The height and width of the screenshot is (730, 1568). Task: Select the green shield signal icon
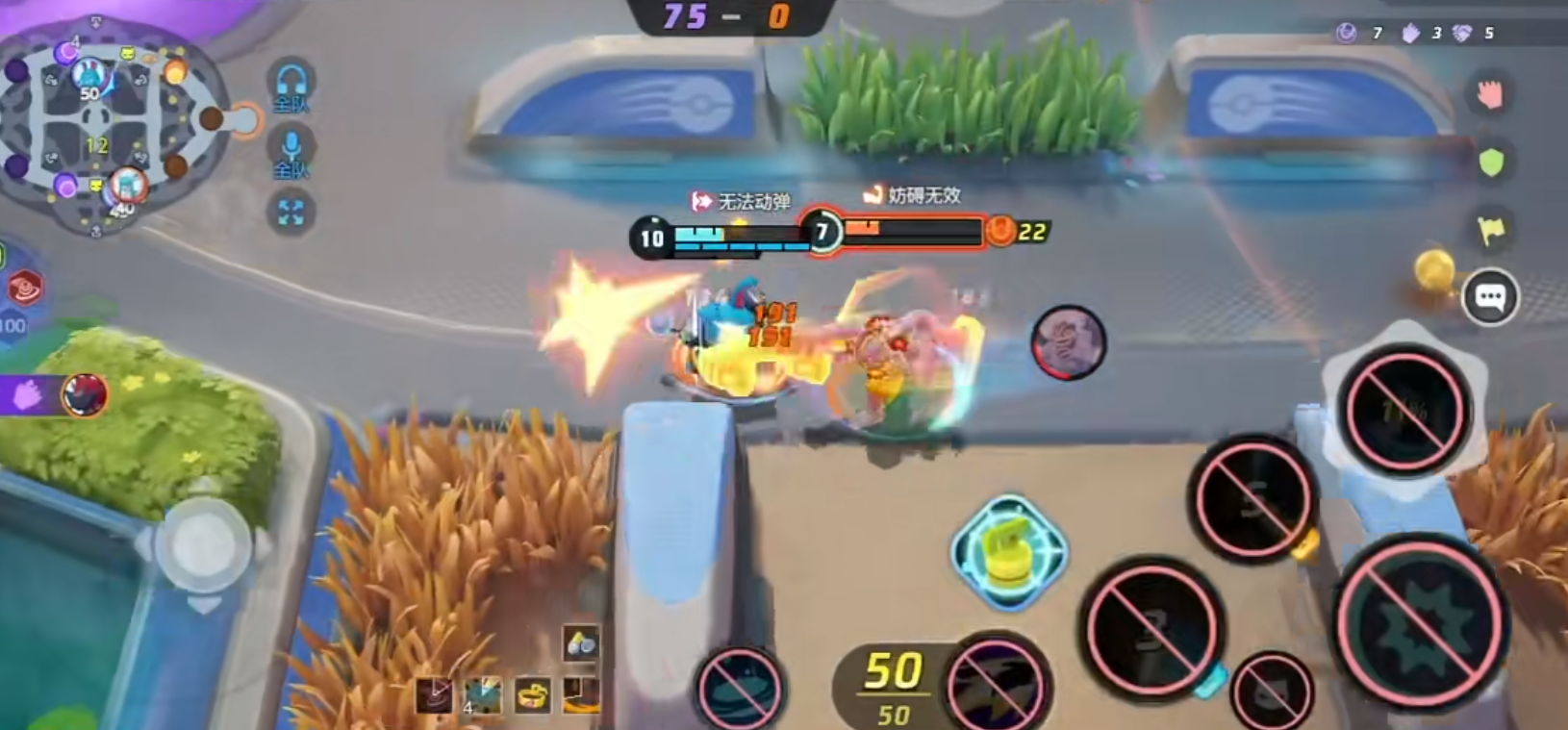coord(1491,163)
